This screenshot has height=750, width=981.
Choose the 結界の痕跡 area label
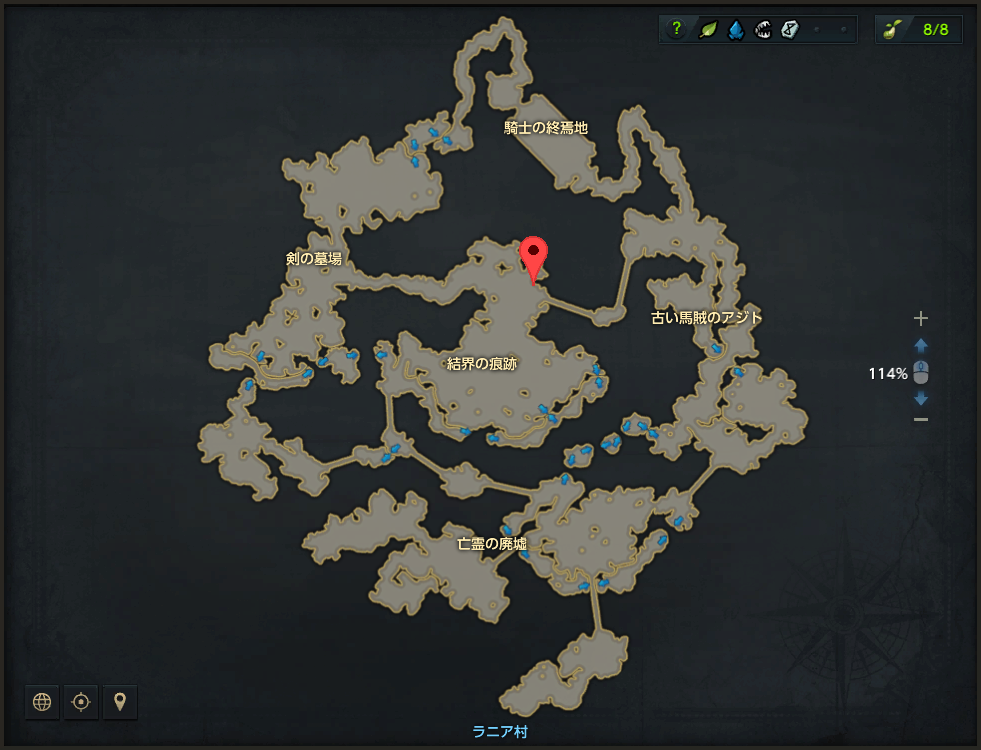(482, 364)
